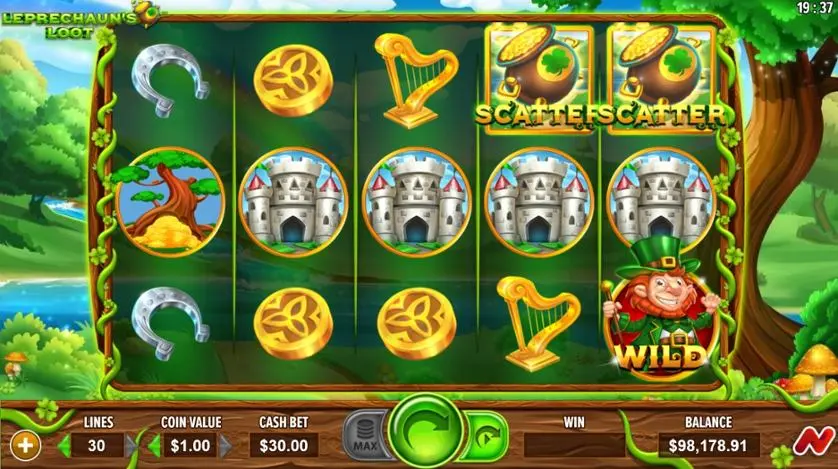This screenshot has height=469, width=838.
Task: Start autoplay with the small green button
Action: [x=484, y=438]
